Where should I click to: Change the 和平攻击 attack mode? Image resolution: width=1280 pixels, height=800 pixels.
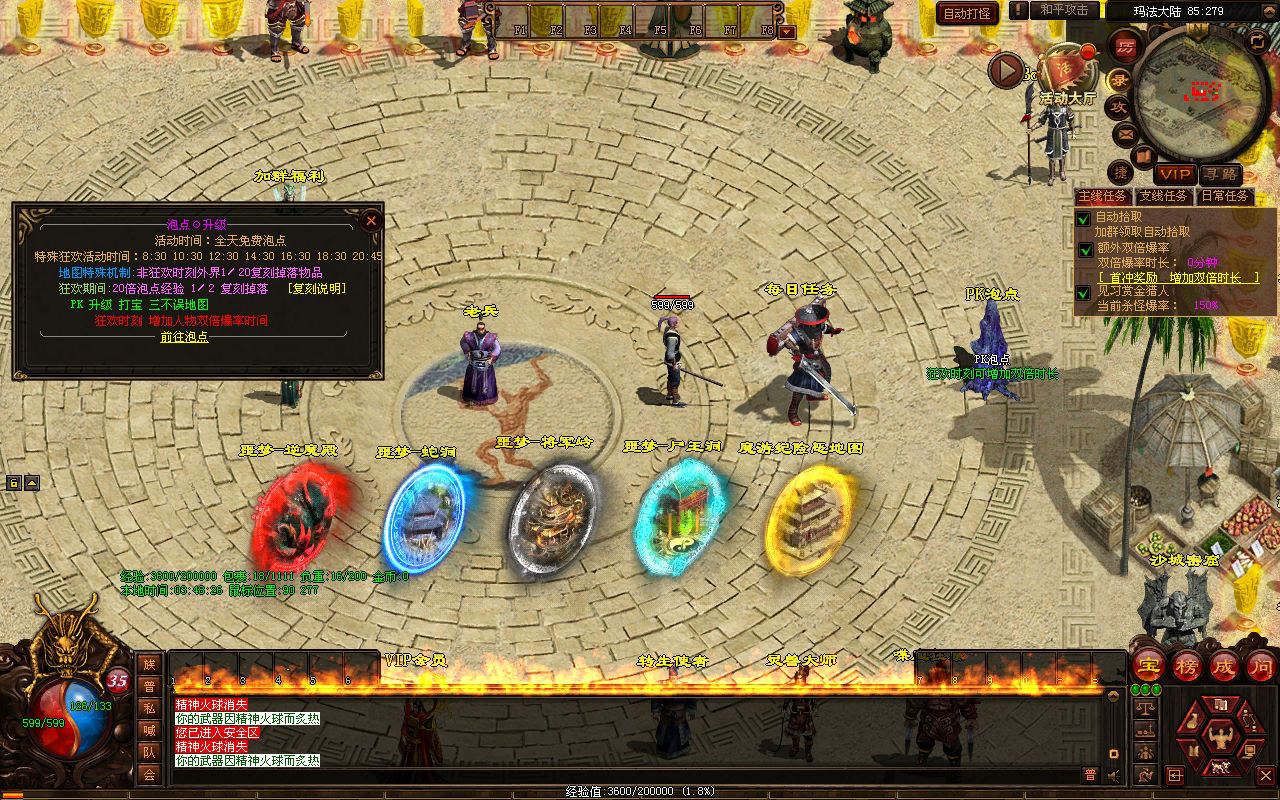(x=1063, y=10)
